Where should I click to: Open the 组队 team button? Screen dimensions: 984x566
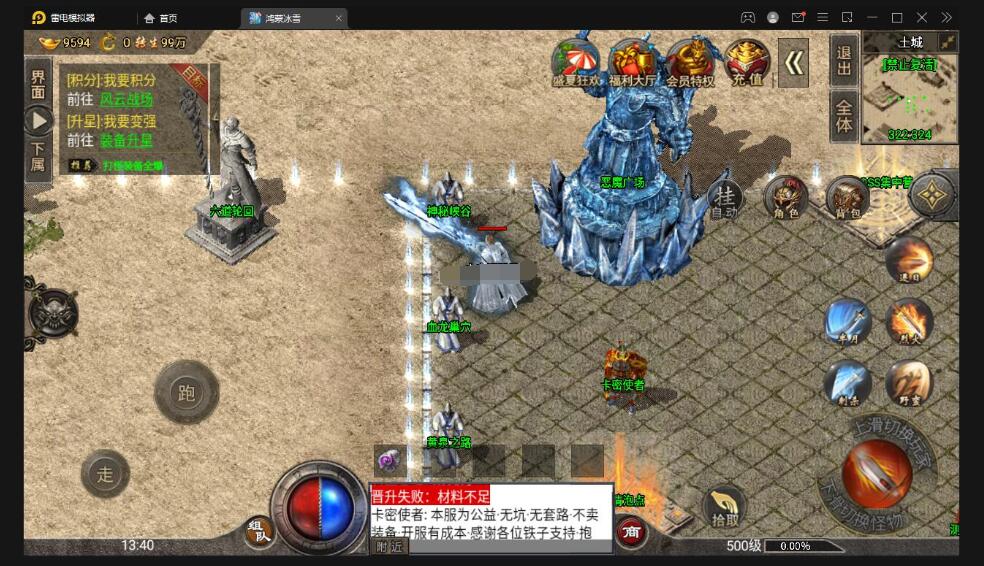(x=259, y=532)
